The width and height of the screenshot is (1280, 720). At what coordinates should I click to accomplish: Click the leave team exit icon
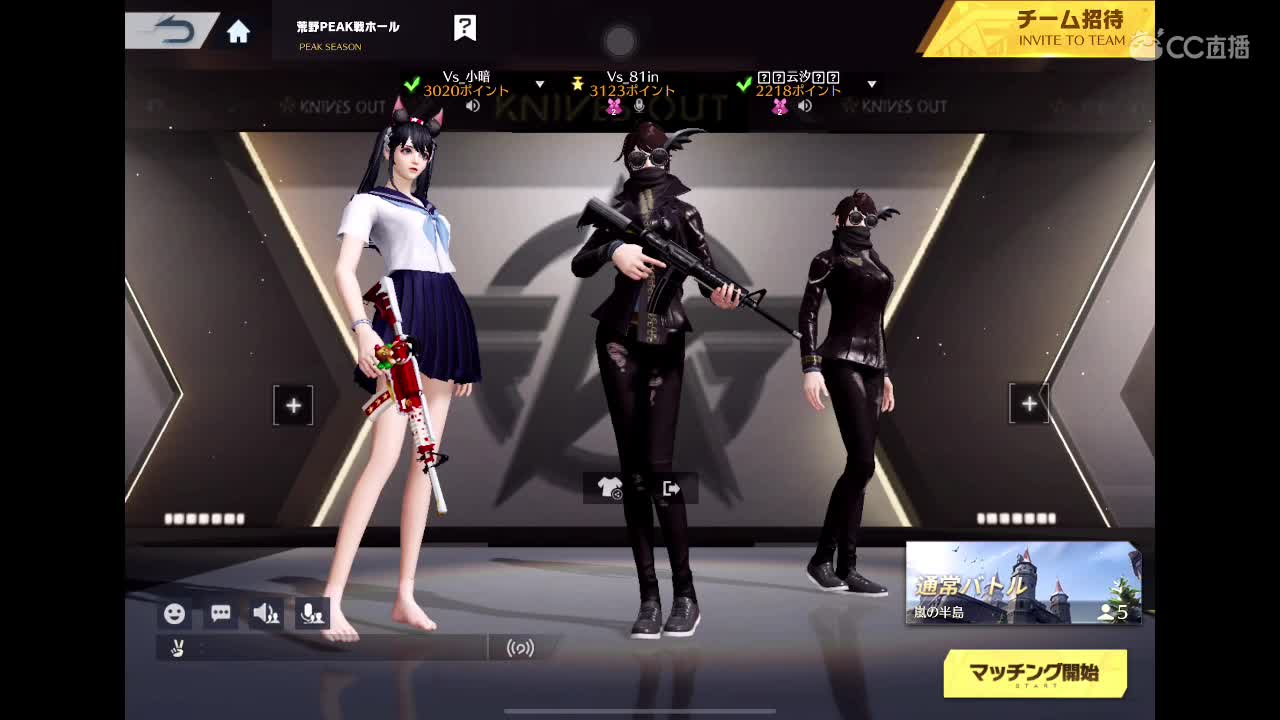673,487
